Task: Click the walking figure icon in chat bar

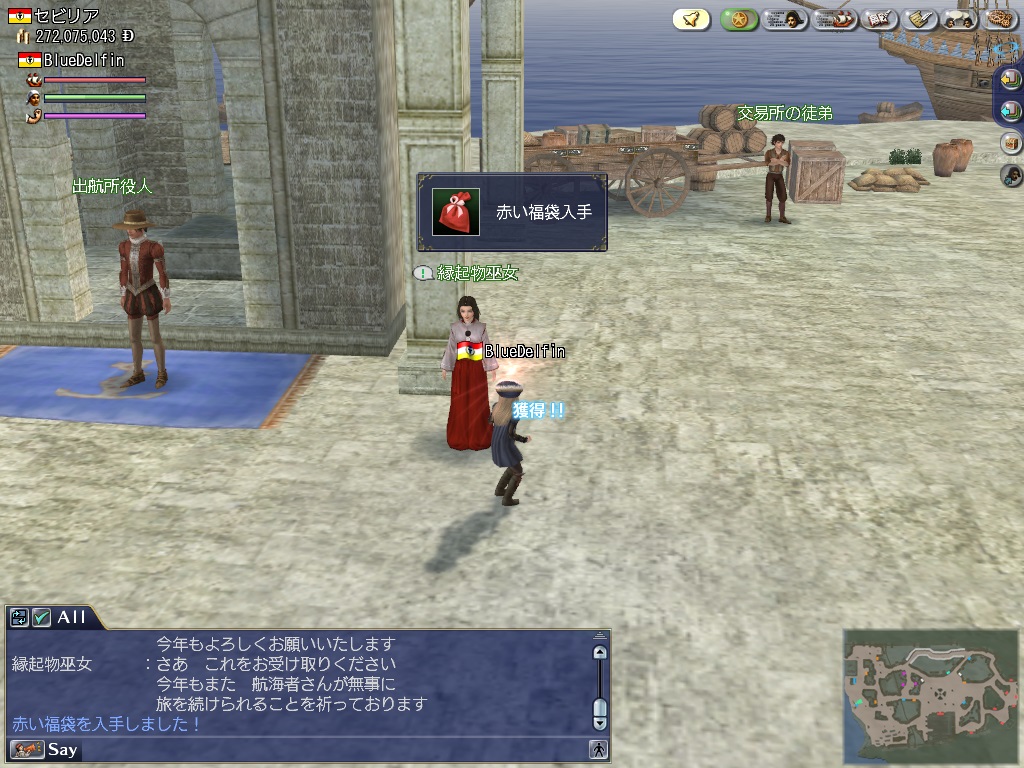Action: coord(598,749)
